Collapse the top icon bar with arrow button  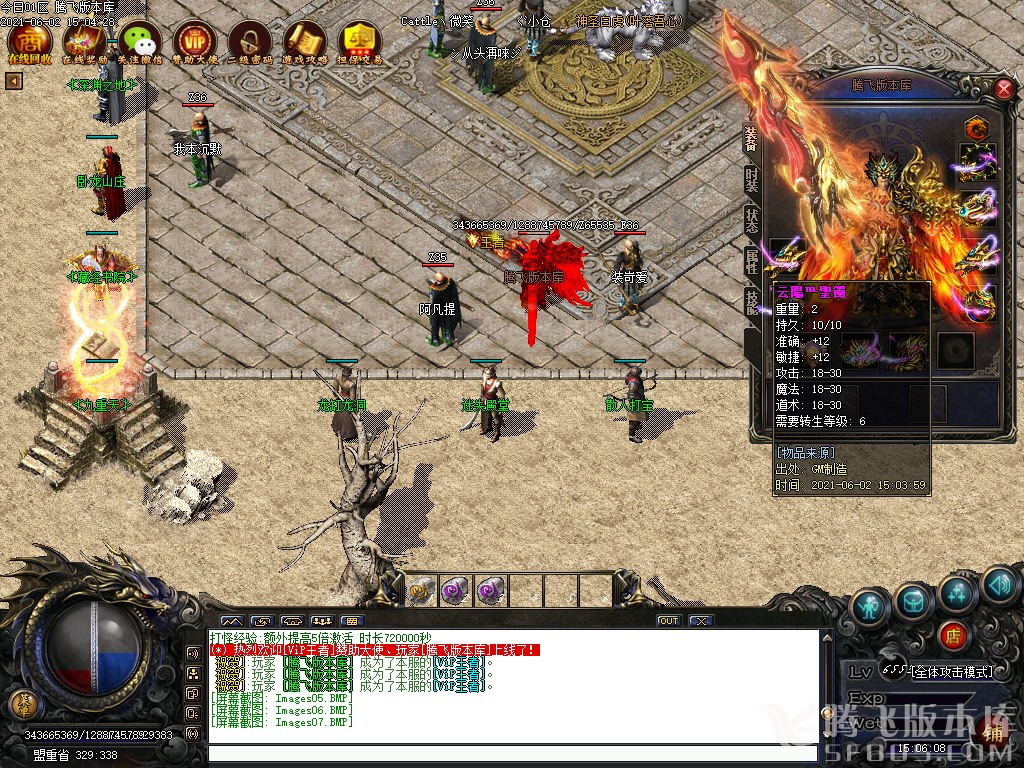coord(14,81)
